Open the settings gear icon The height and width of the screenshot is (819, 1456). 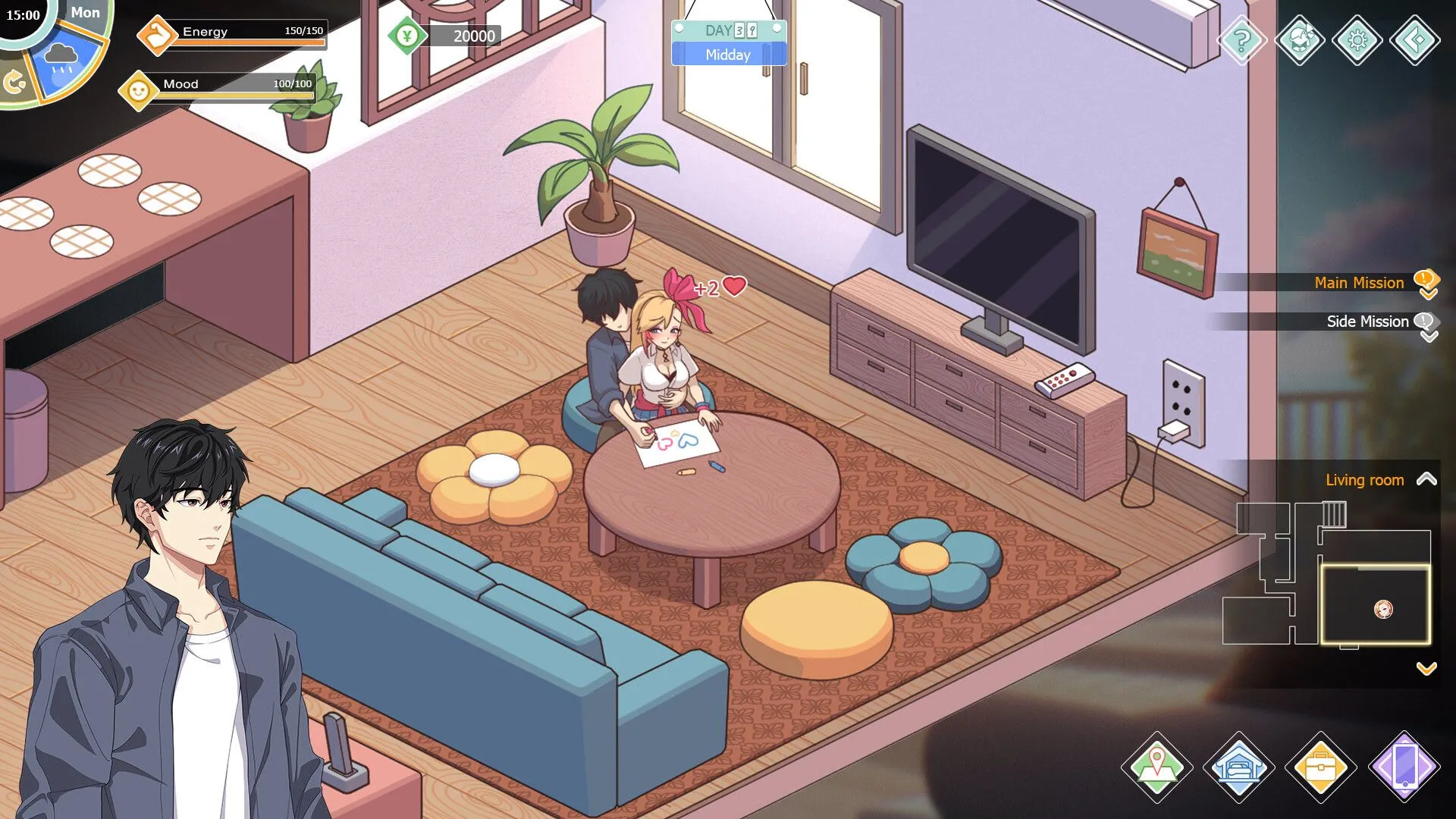pyautogui.click(x=1357, y=42)
